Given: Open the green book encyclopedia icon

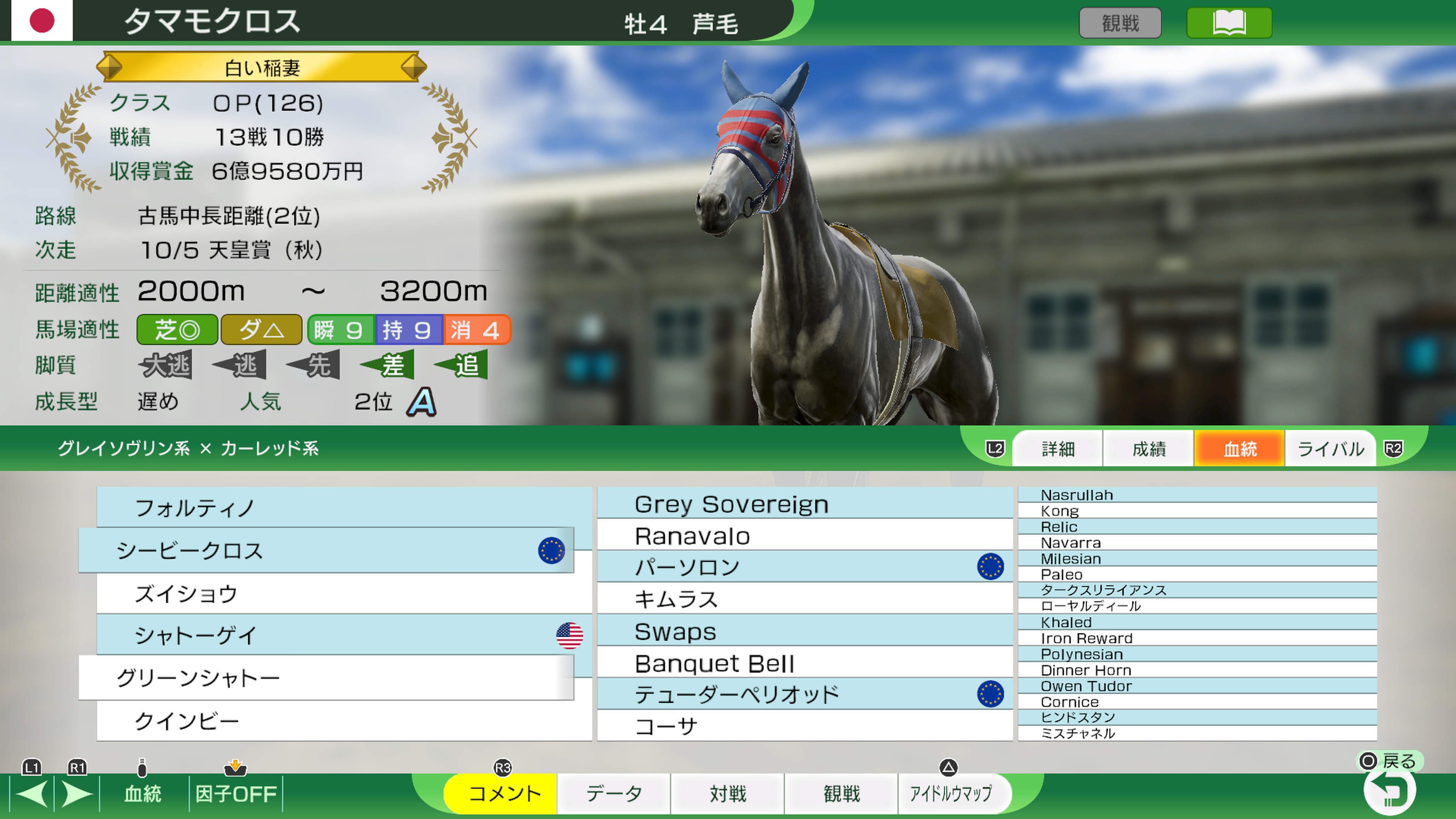Looking at the screenshot, I should coord(1229,23).
